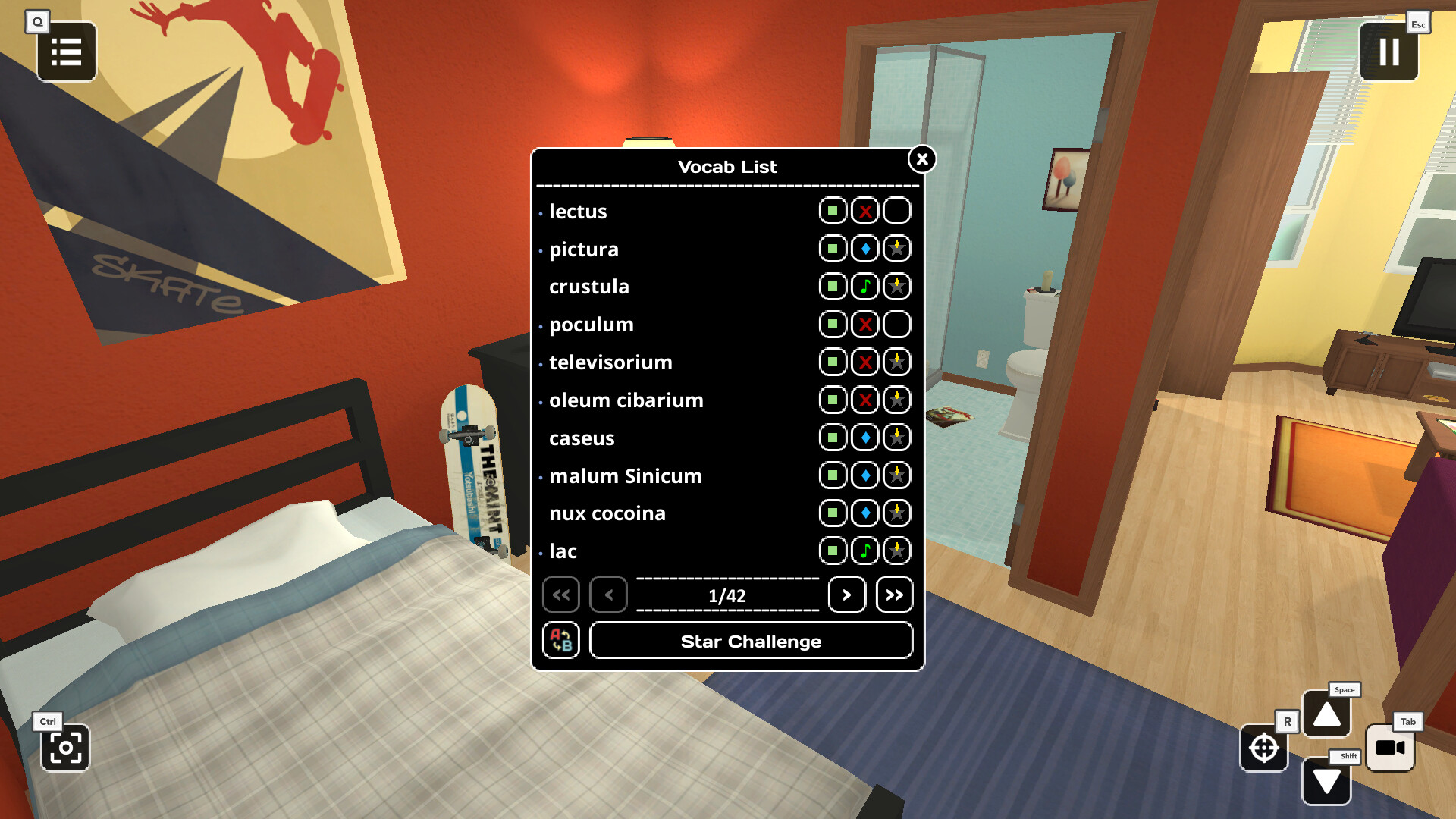Toggle the star challenge icon for pictura
The width and height of the screenshot is (1456, 819).
click(897, 249)
